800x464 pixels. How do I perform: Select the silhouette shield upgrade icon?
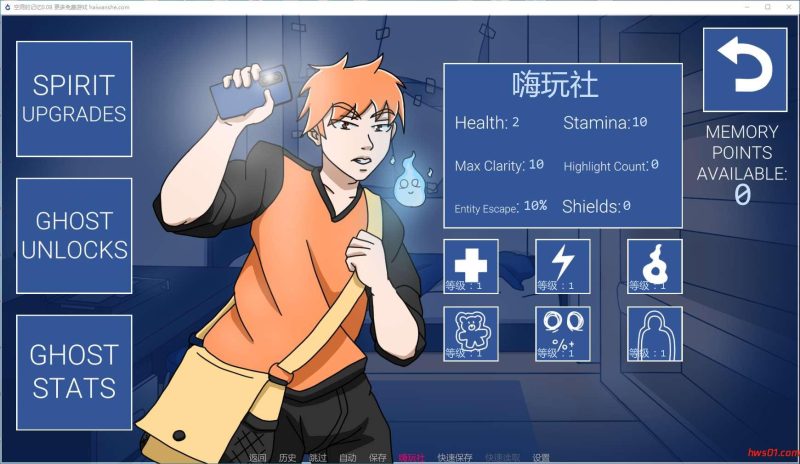point(655,334)
